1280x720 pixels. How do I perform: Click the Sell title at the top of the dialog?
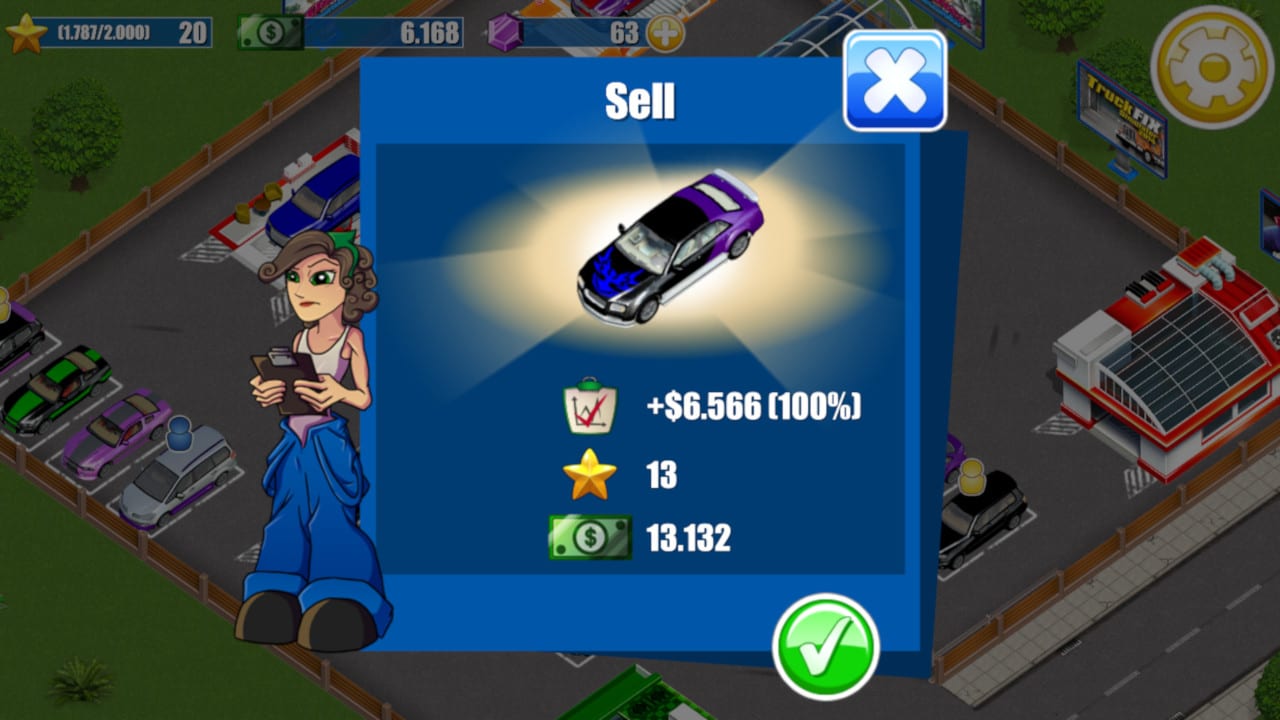(x=641, y=99)
